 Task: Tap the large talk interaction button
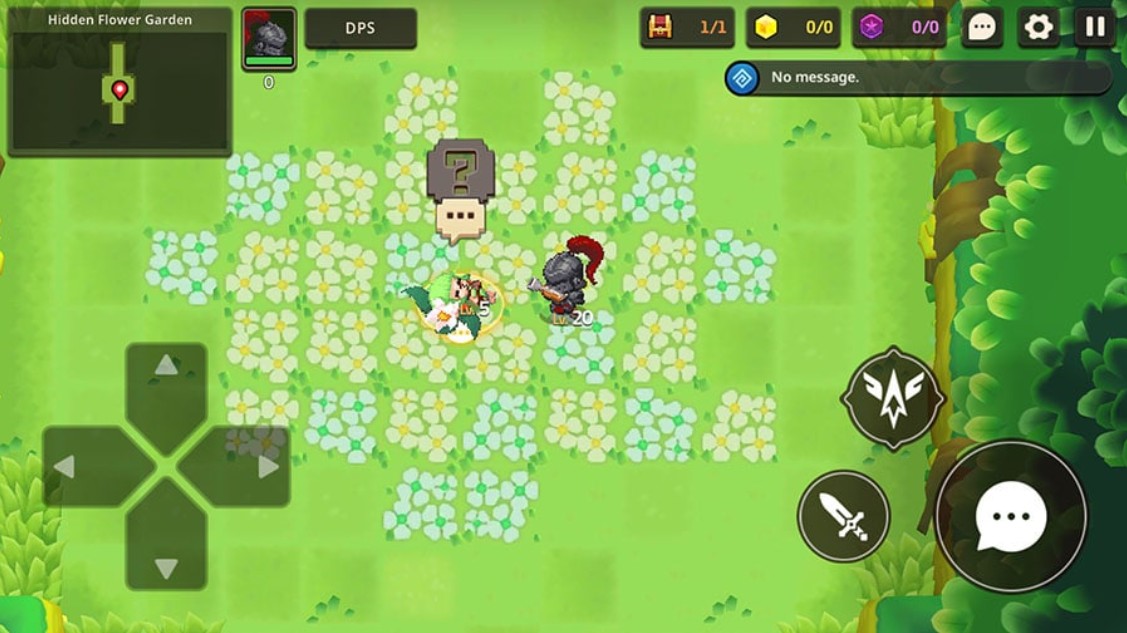1011,517
